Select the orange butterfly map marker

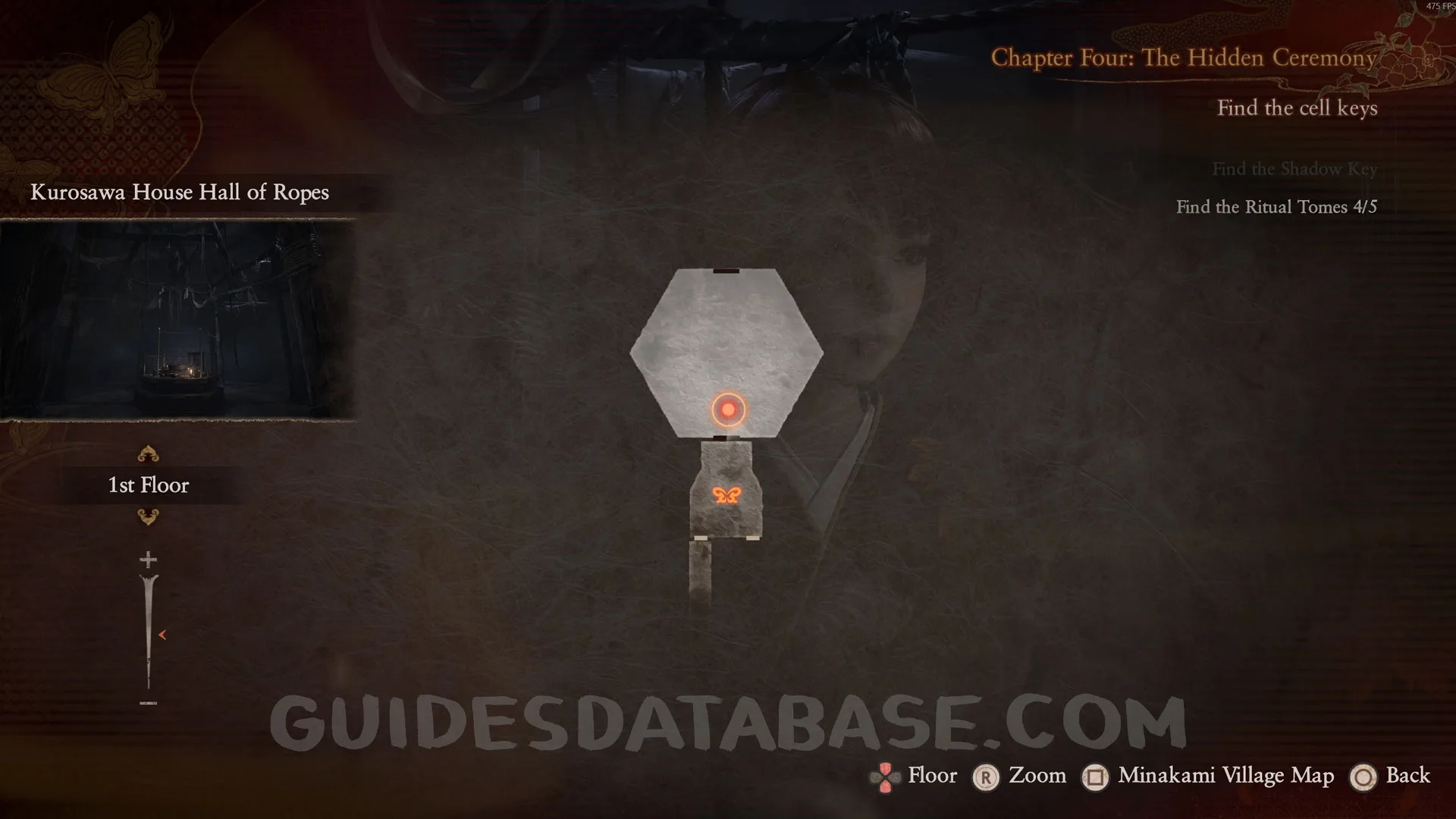pyautogui.click(x=726, y=495)
